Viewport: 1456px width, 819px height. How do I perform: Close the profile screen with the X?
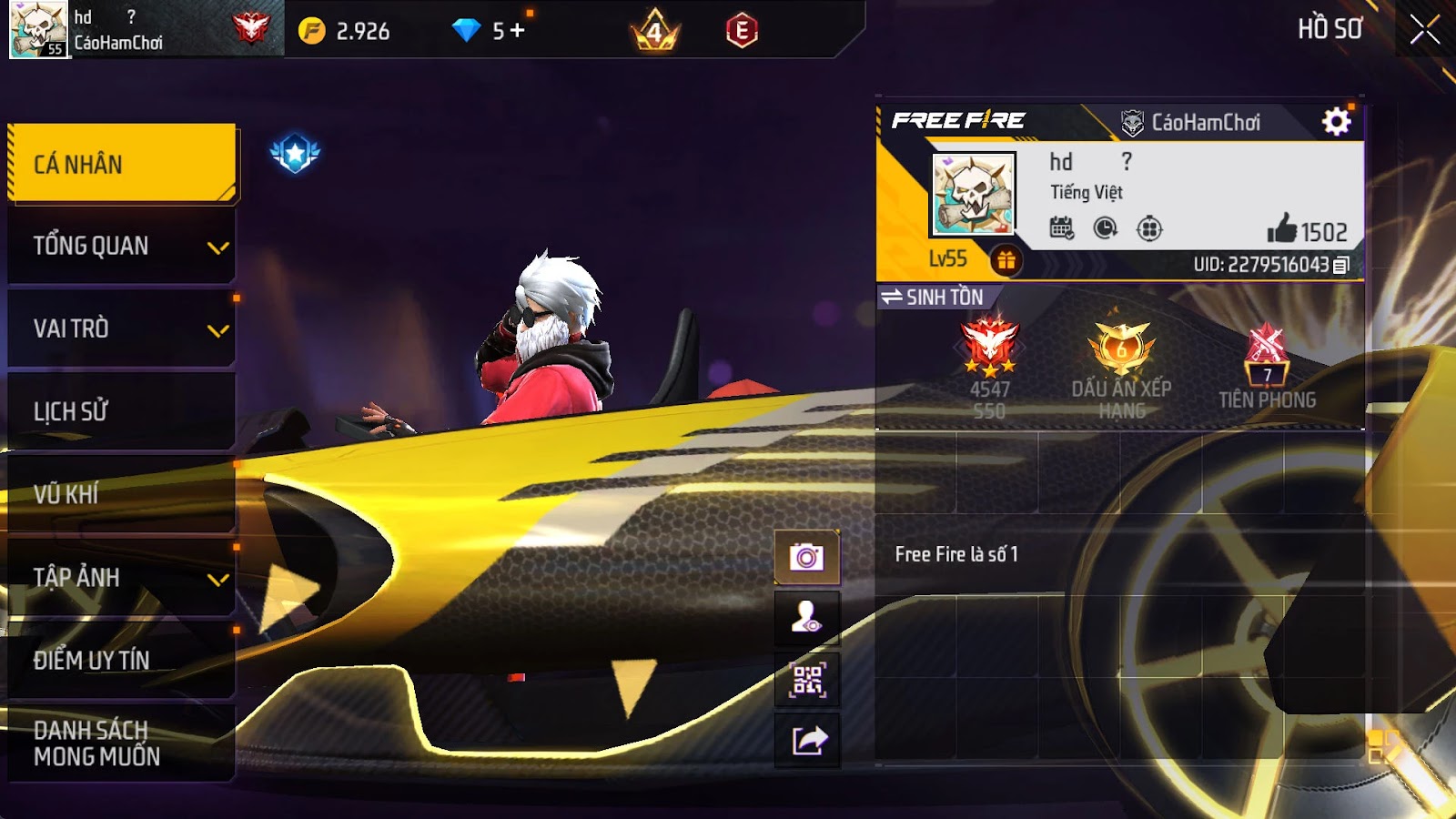coord(1424,30)
